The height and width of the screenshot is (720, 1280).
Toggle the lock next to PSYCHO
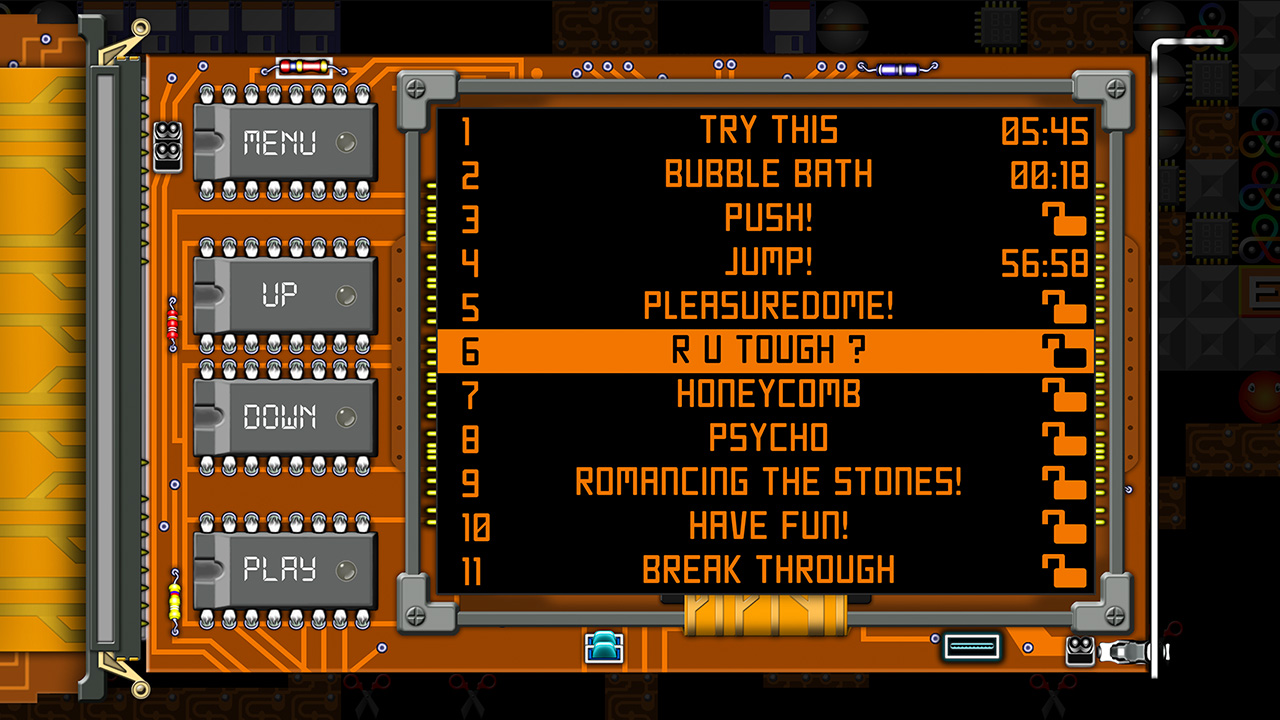(x=1065, y=437)
